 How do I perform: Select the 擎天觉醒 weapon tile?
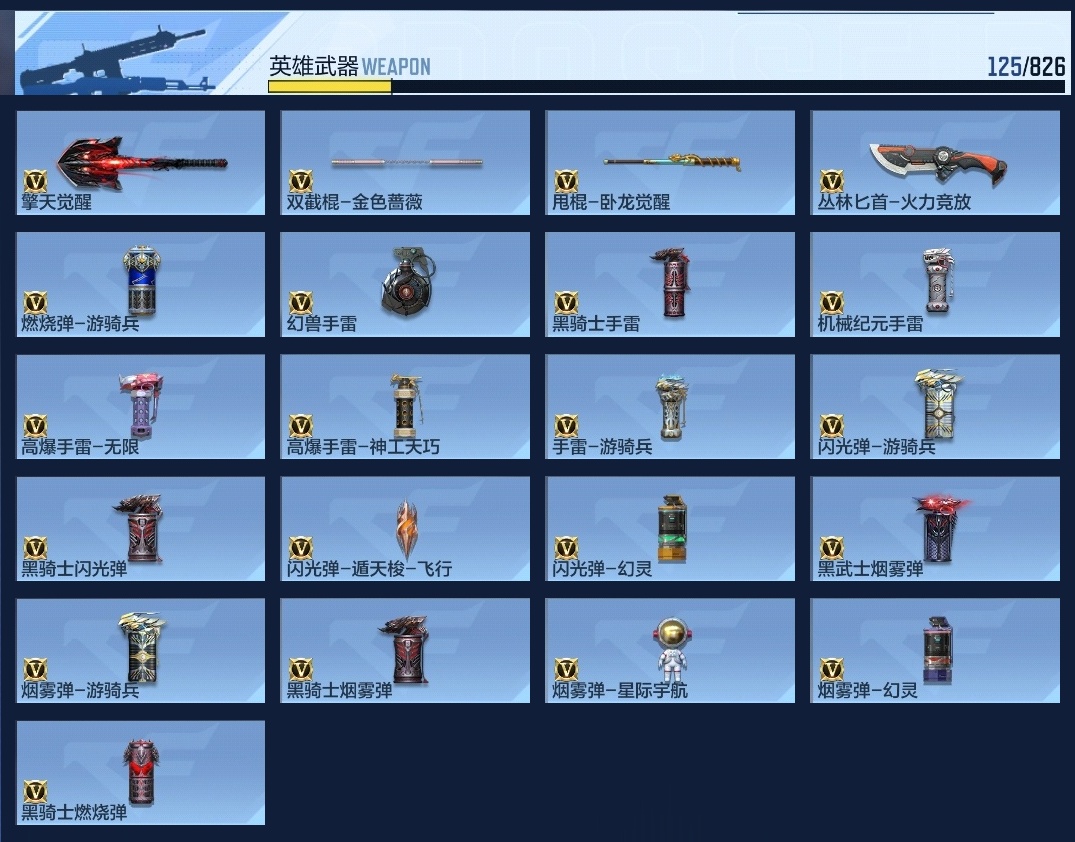141,162
